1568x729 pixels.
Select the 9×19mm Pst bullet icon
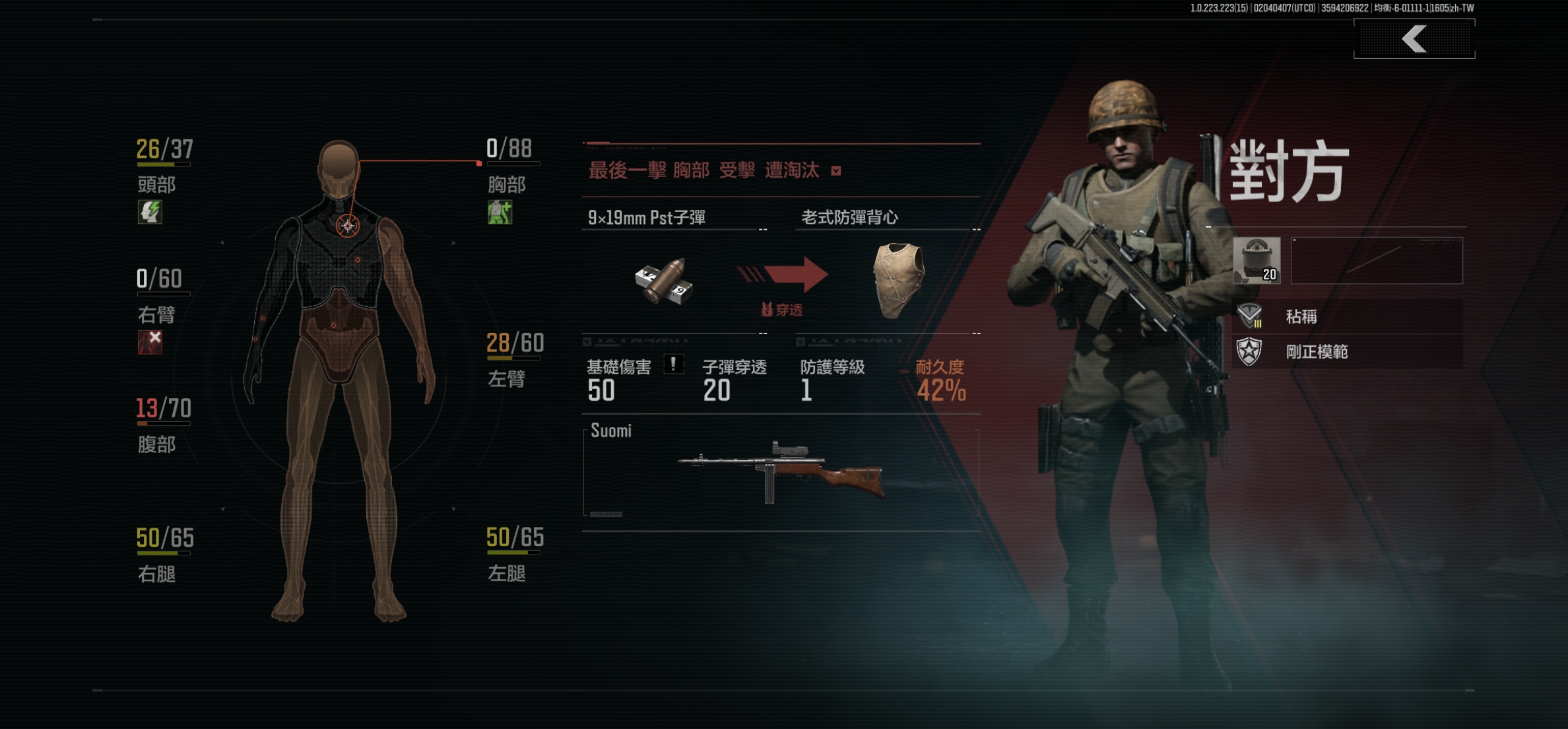664,281
